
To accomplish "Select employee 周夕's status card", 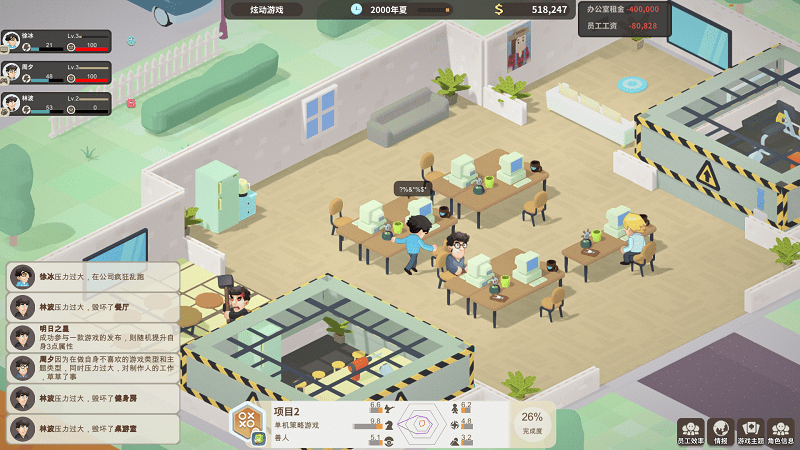I will pos(56,72).
